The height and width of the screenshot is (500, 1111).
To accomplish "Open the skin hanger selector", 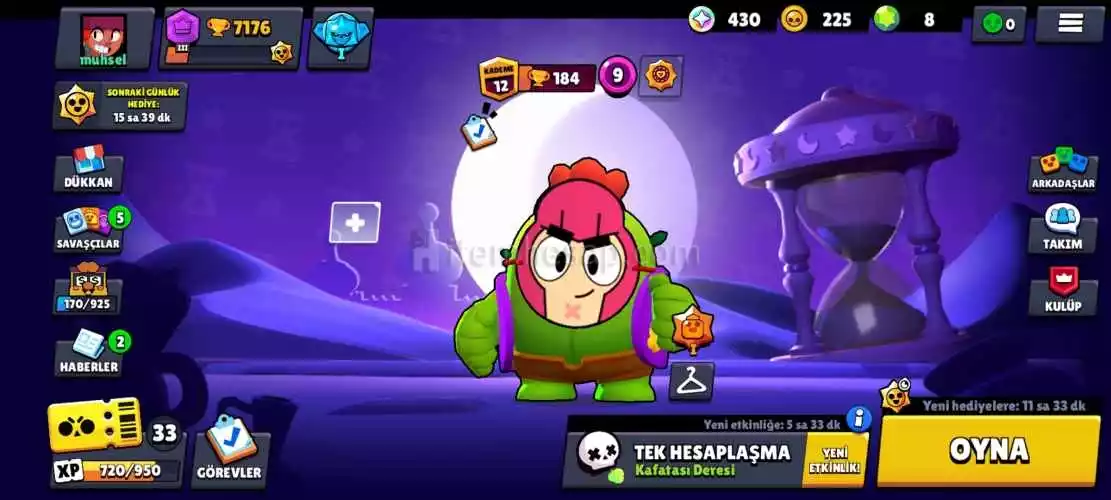I will [691, 381].
